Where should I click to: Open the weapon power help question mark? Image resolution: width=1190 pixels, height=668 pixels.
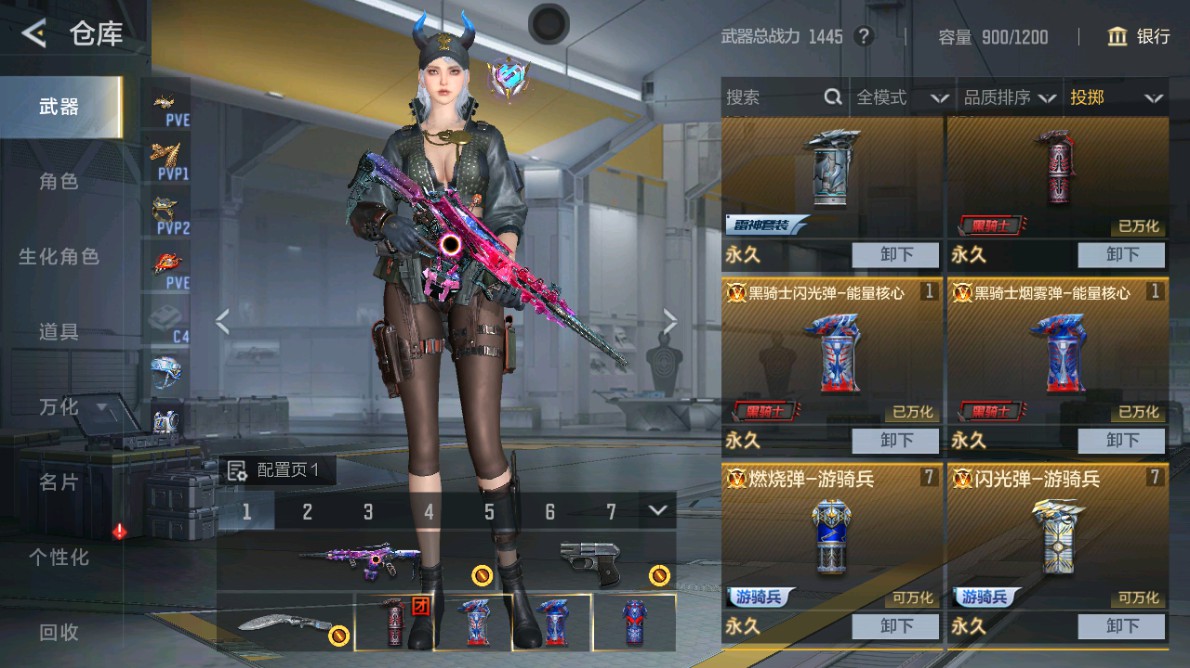[x=864, y=37]
